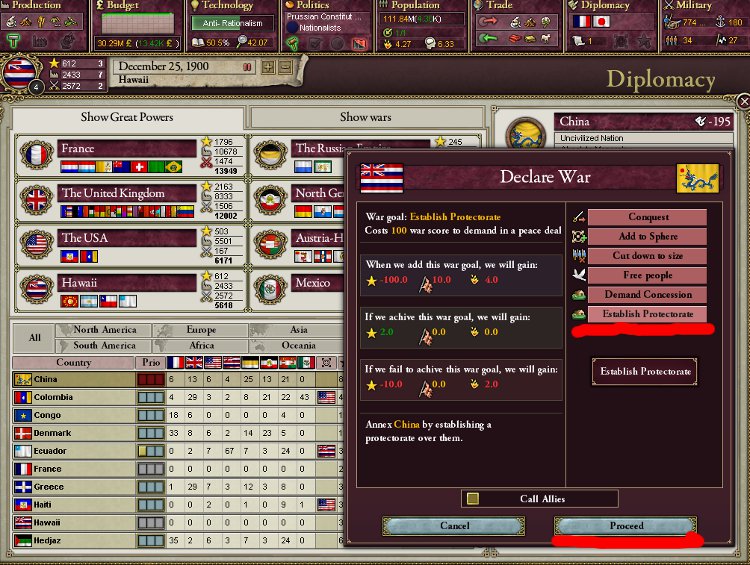Screen dimensions: 750x565
Task: Choose the Add to Sphere war goal
Action: (x=647, y=236)
